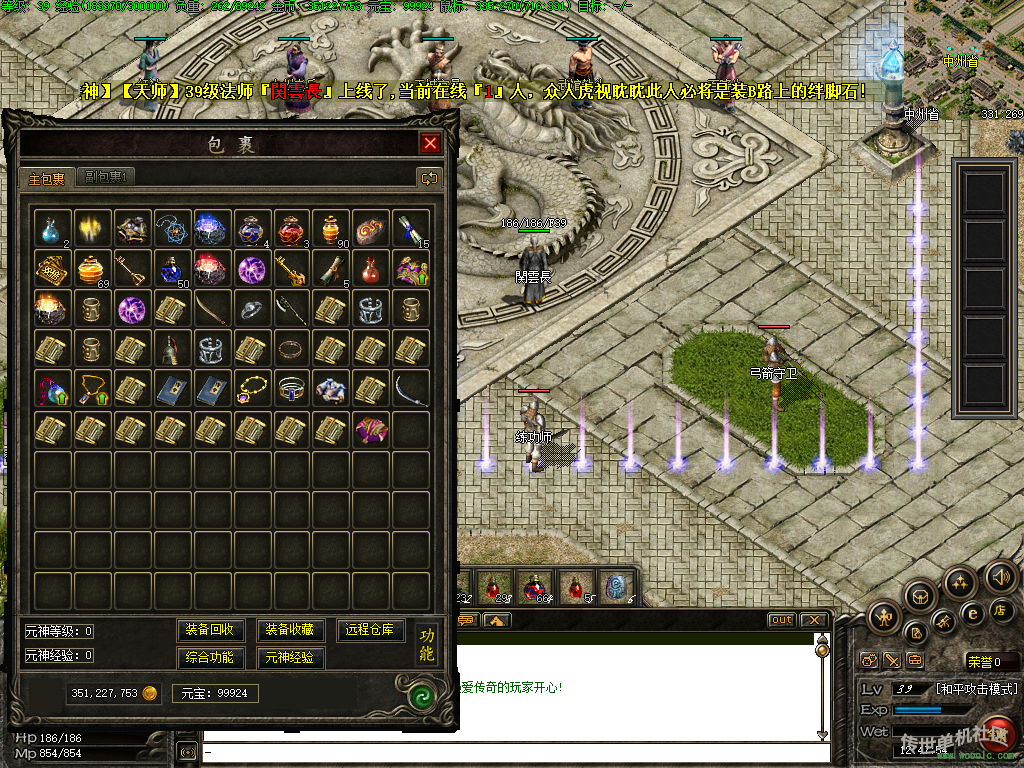Close the 包裹 inventory window
Image resolution: width=1024 pixels, height=768 pixels.
(x=430, y=143)
